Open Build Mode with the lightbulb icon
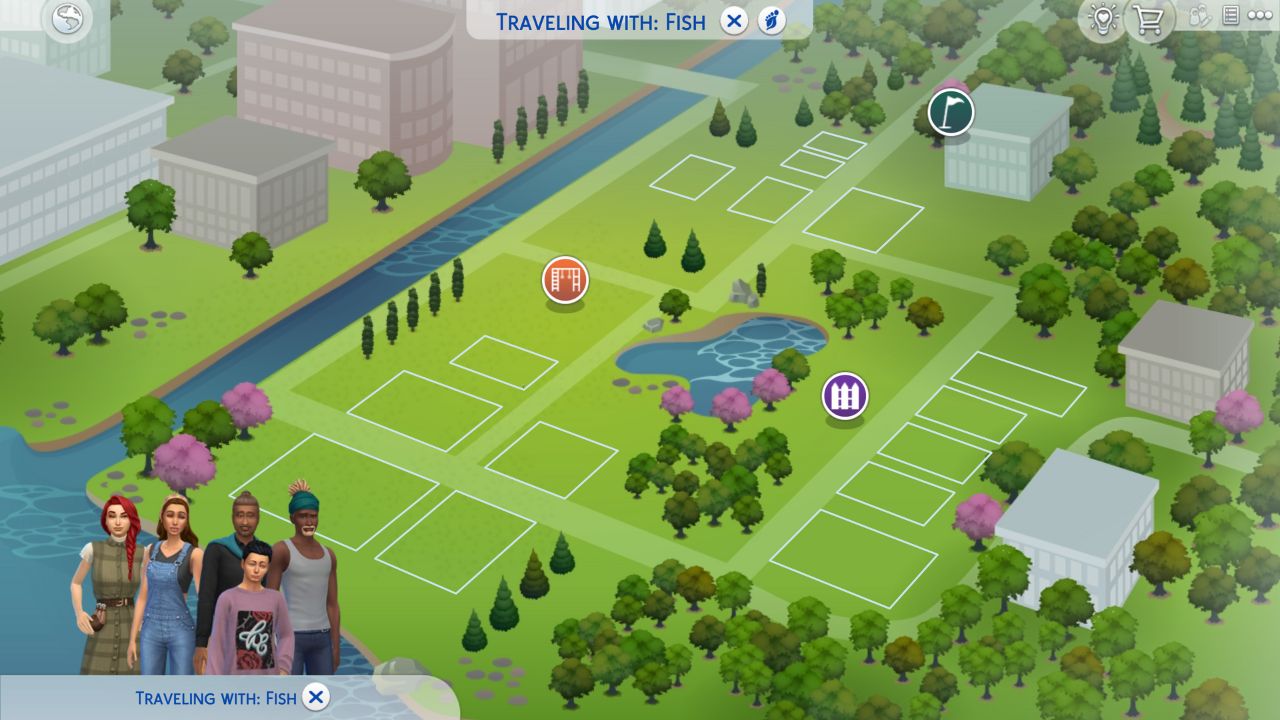 pyautogui.click(x=1103, y=18)
